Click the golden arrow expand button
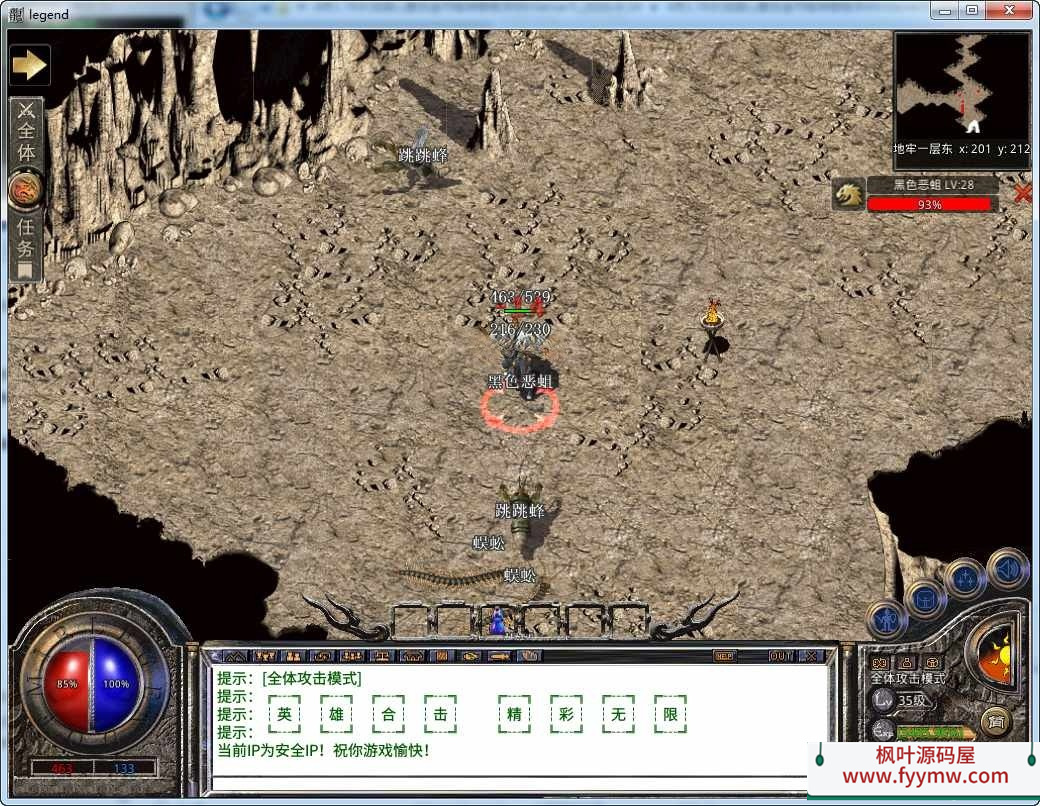1040x806 pixels. pos(29,65)
